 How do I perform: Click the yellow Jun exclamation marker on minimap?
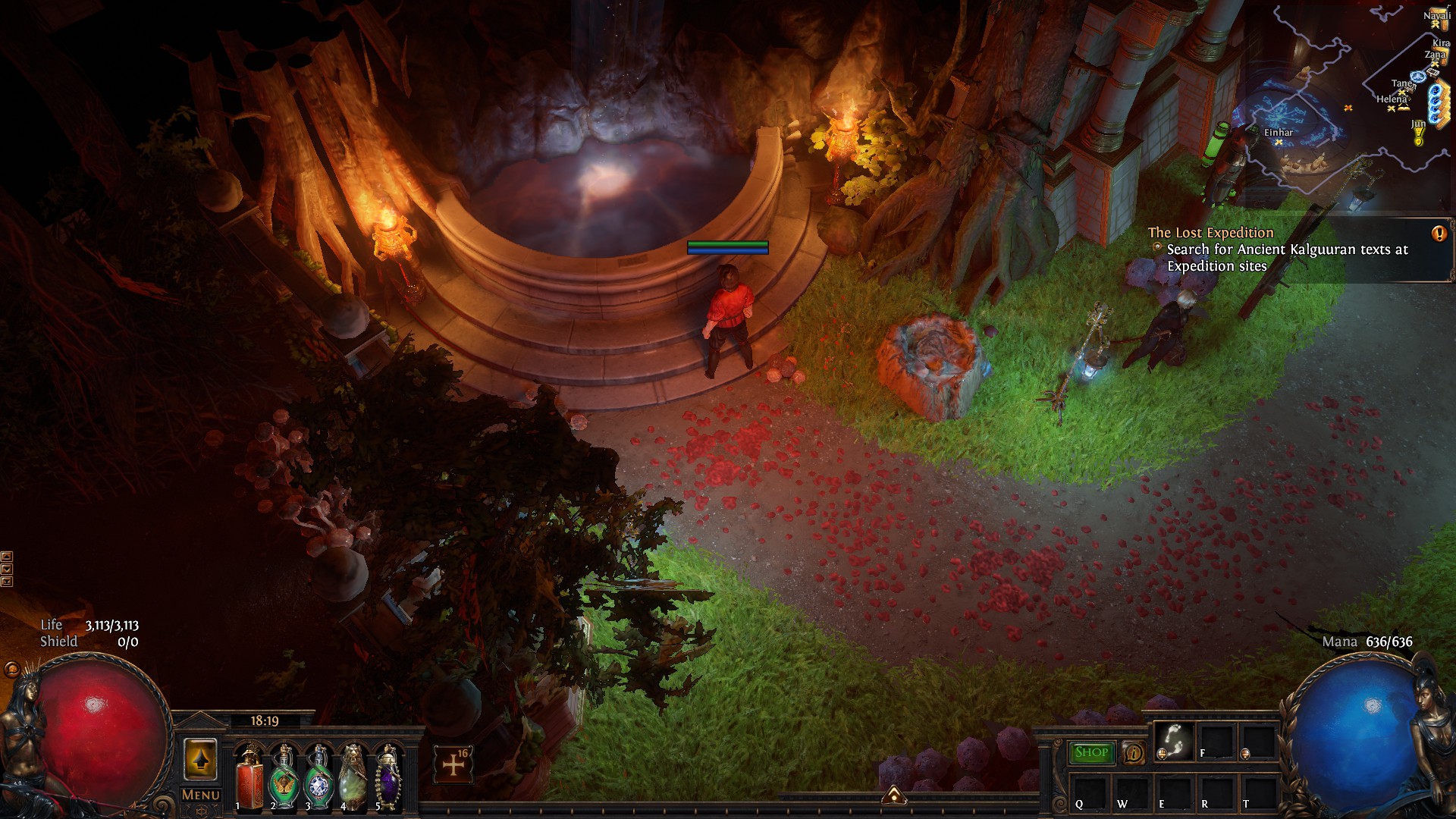pyautogui.click(x=1418, y=137)
